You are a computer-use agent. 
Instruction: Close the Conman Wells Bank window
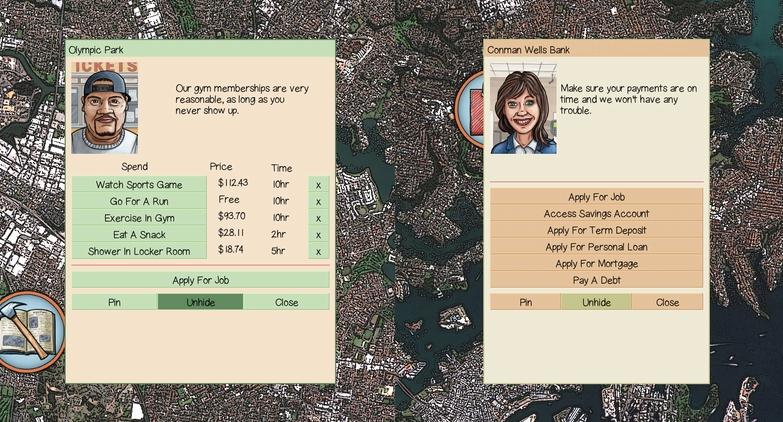(x=667, y=302)
